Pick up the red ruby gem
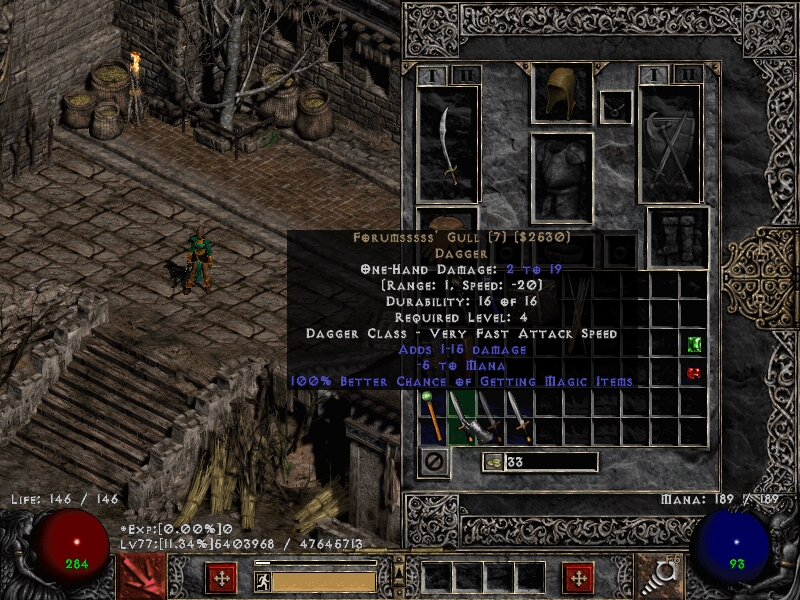800x600 pixels. click(x=694, y=373)
